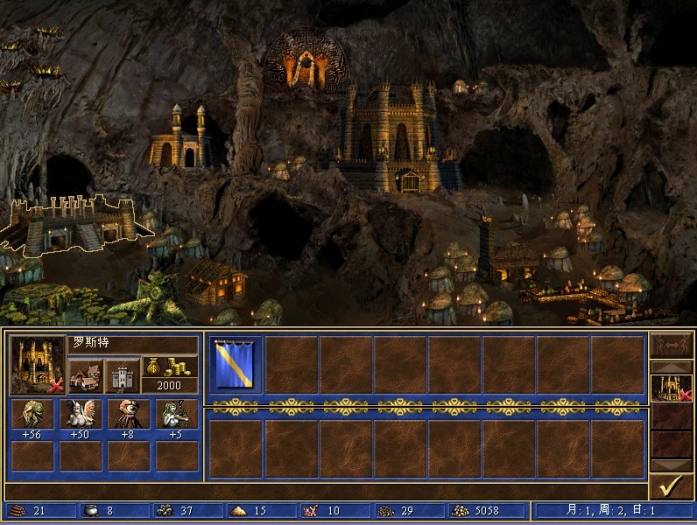The width and height of the screenshot is (697, 525).
Task: Show medusa creature growth info
Action: tap(176, 414)
